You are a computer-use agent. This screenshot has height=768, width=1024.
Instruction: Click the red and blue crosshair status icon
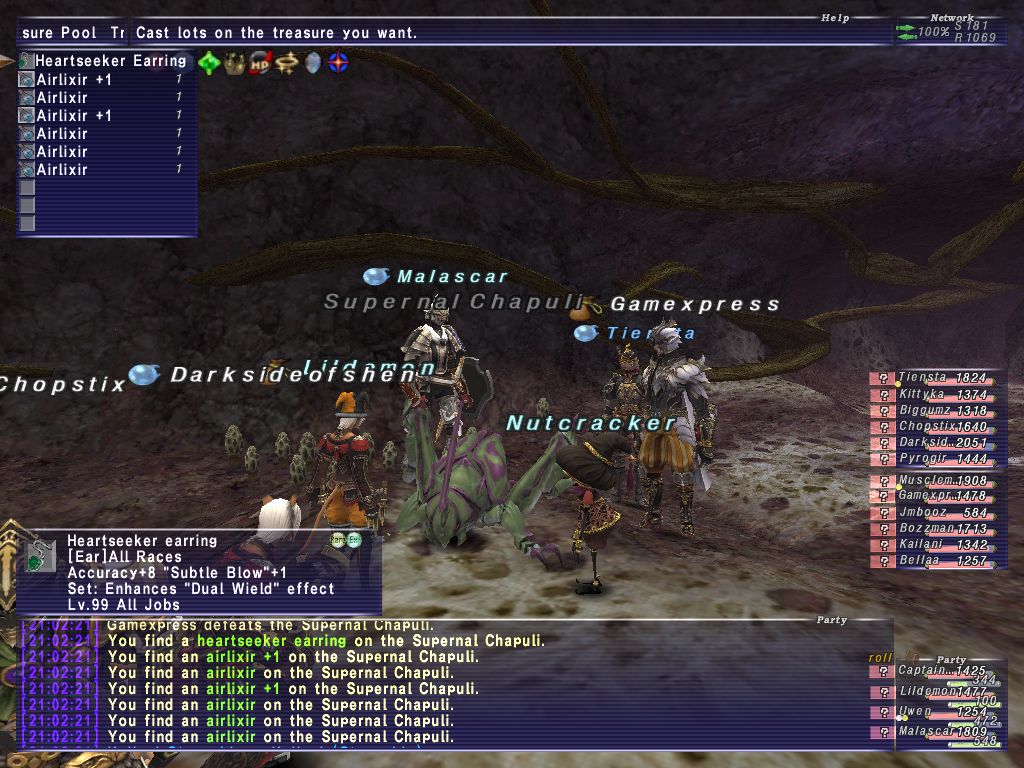point(339,63)
